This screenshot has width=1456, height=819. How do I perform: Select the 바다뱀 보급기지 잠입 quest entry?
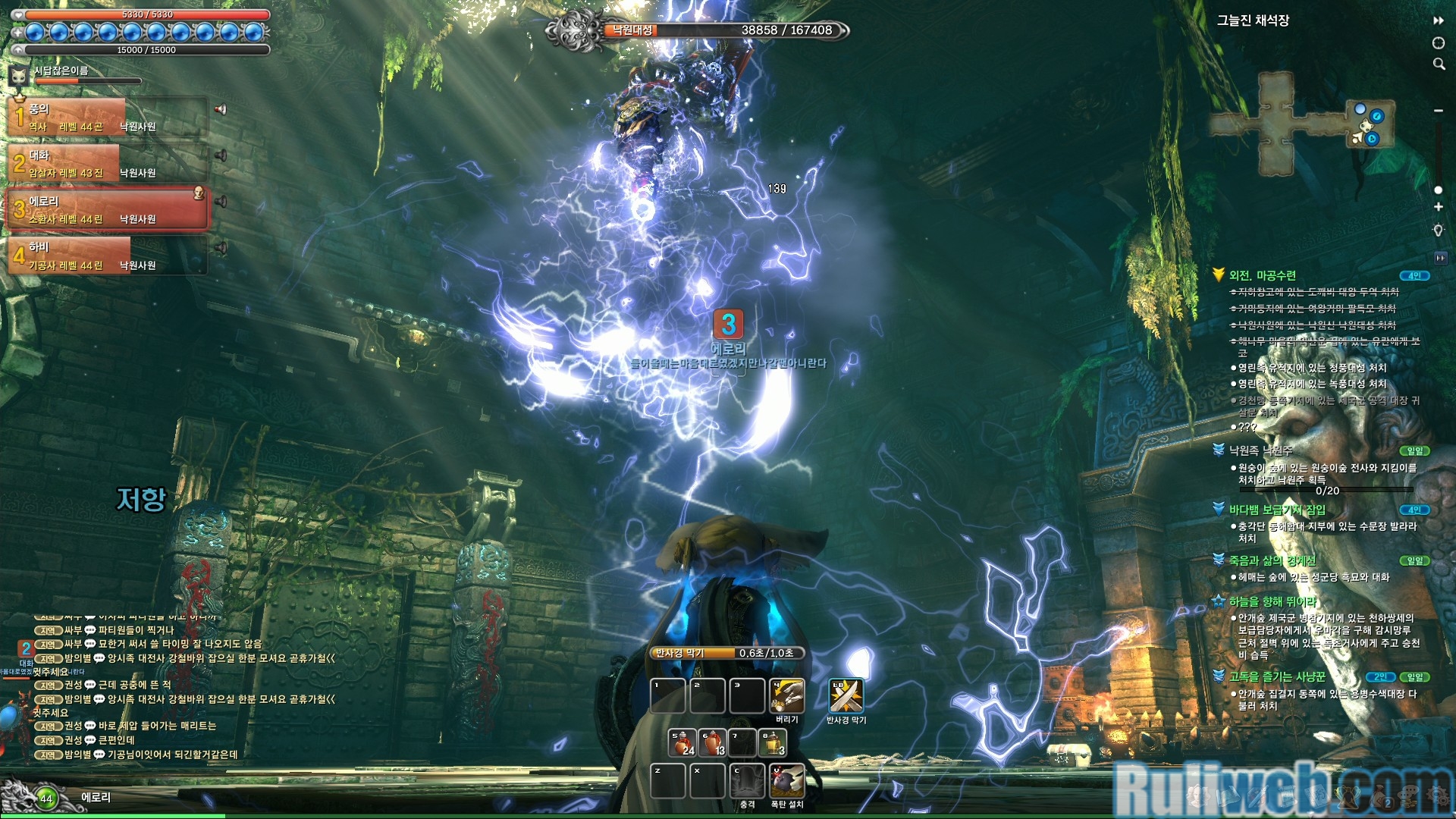1277,510
